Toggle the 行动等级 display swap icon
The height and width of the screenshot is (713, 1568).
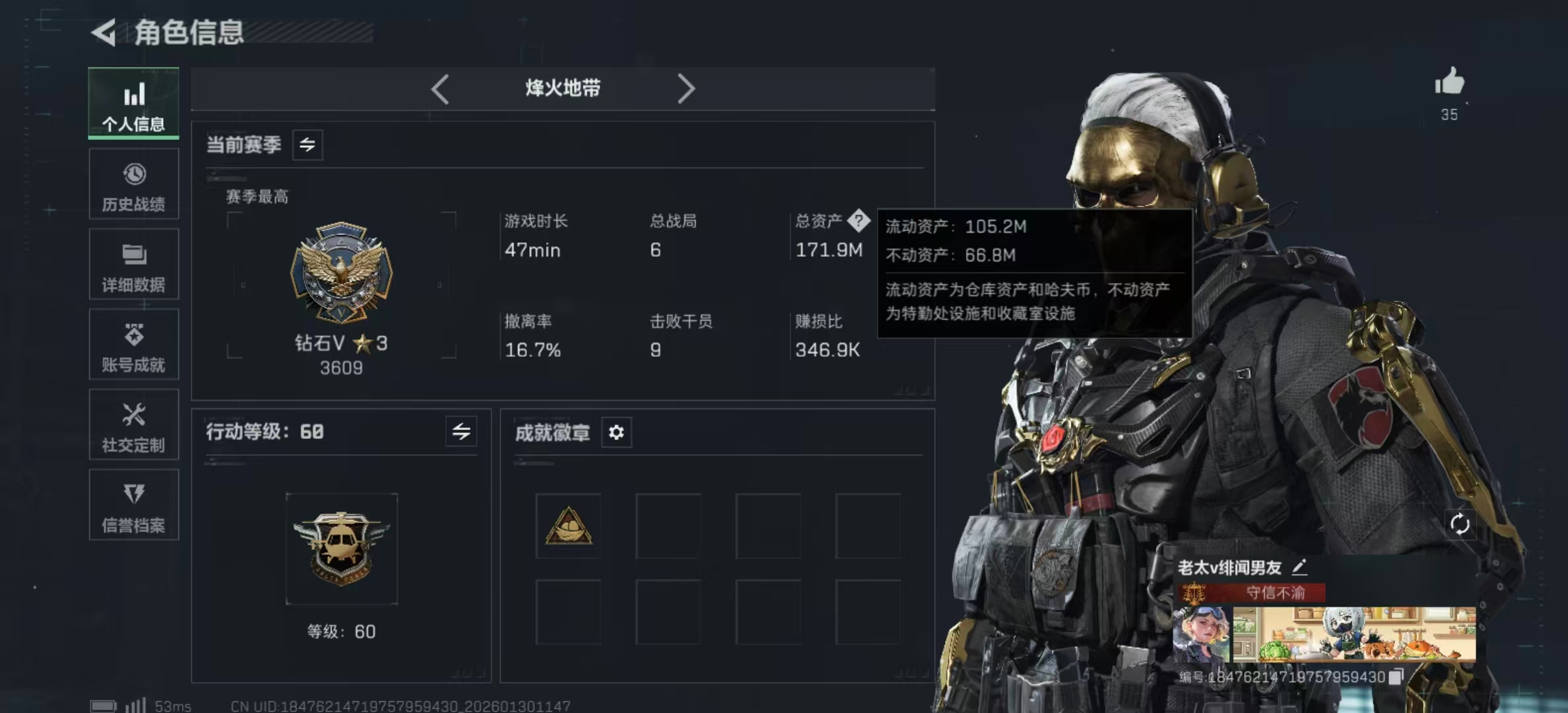[462, 432]
